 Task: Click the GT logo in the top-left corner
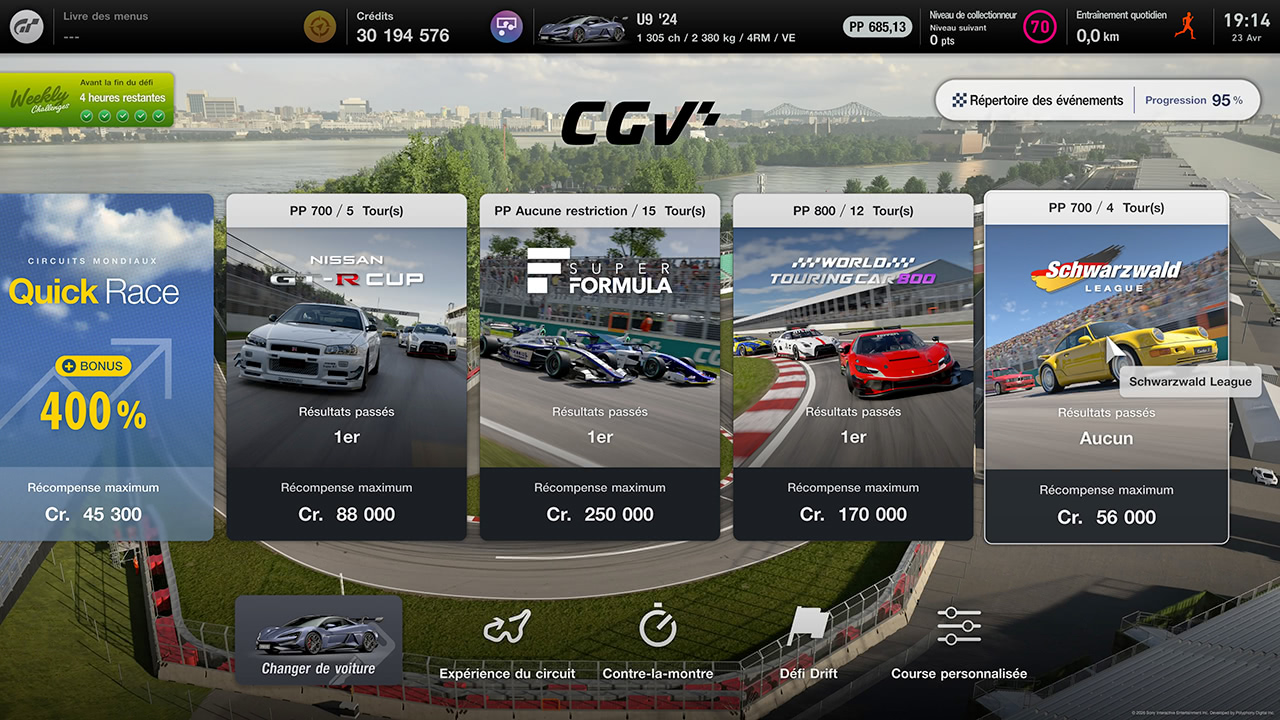tap(26, 26)
